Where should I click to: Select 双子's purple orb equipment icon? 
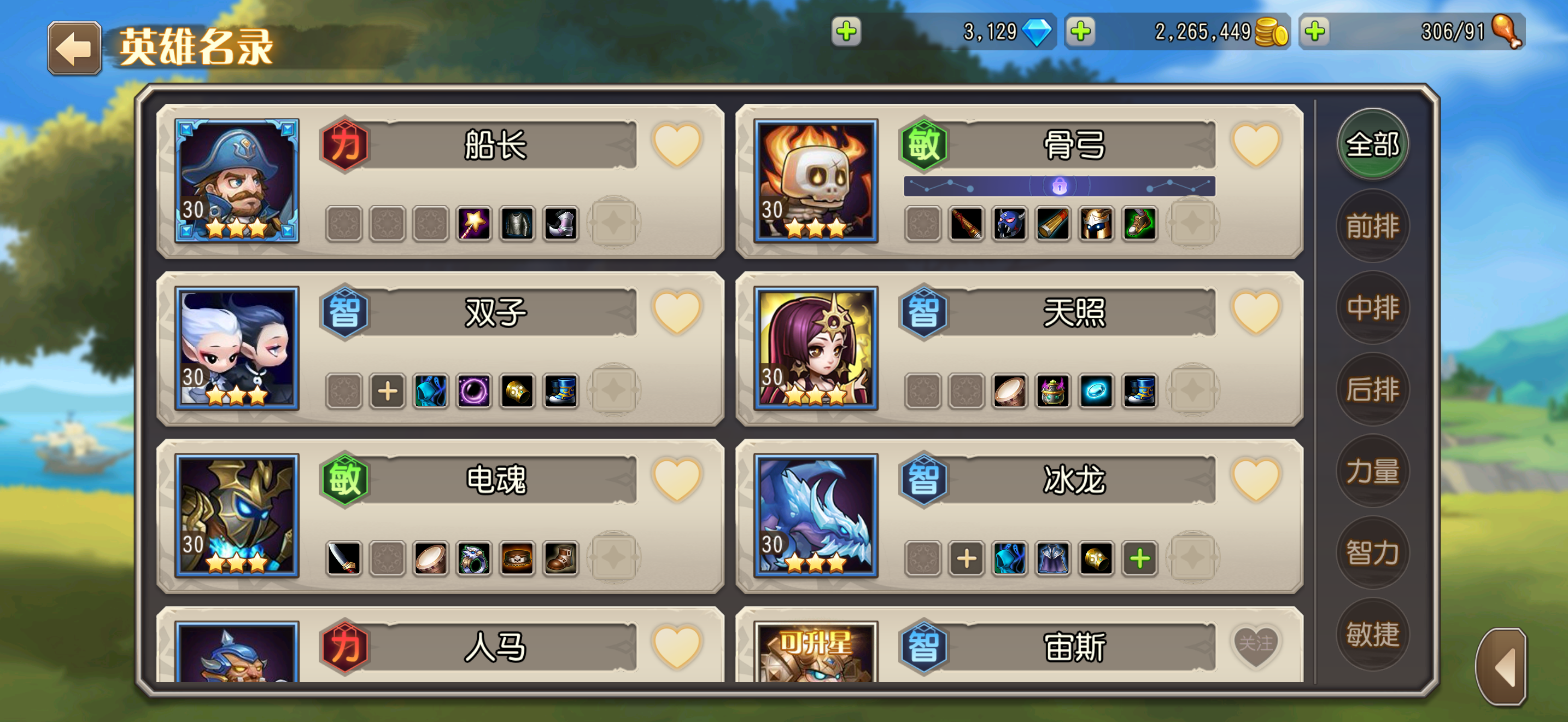click(x=474, y=393)
